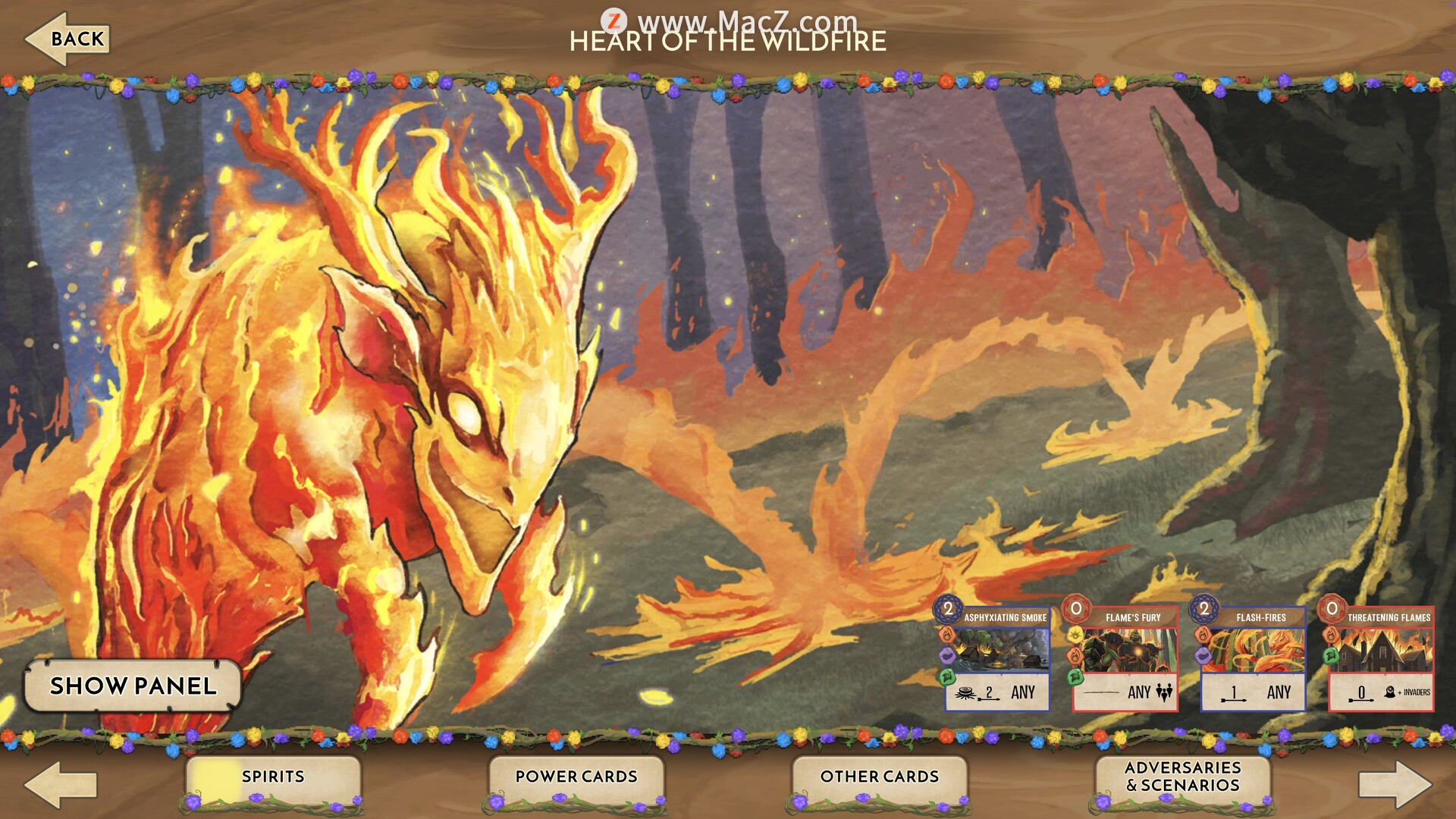Click the Show Panel button

tap(133, 686)
